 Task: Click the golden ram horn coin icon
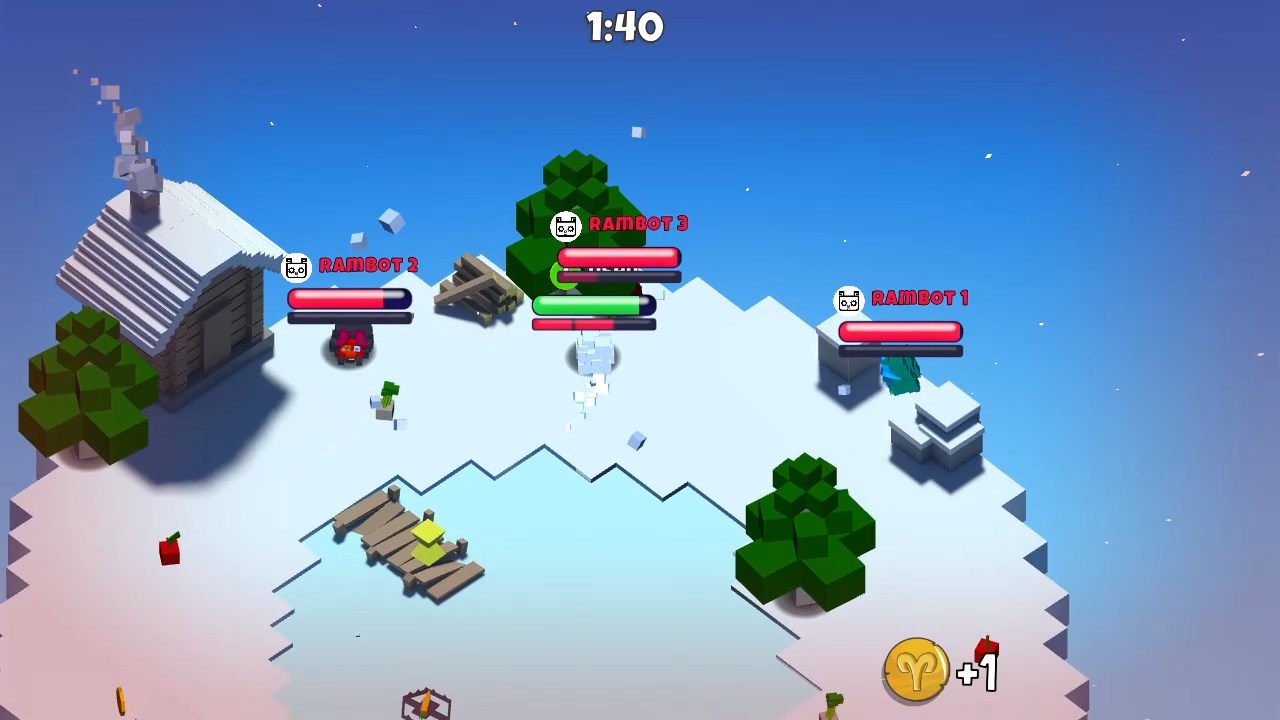point(916,668)
